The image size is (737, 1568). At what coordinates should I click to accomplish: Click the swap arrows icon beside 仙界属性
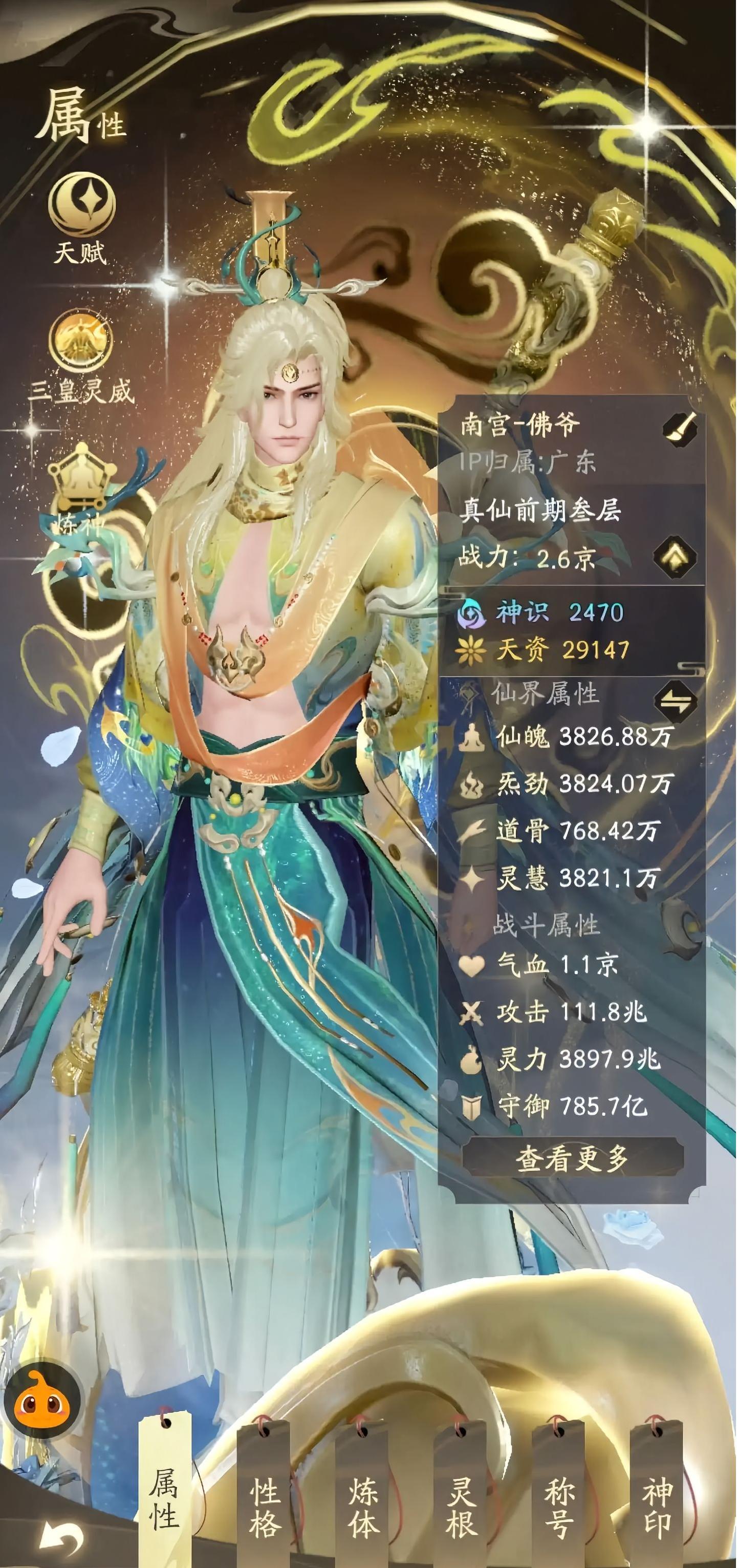coord(676,701)
